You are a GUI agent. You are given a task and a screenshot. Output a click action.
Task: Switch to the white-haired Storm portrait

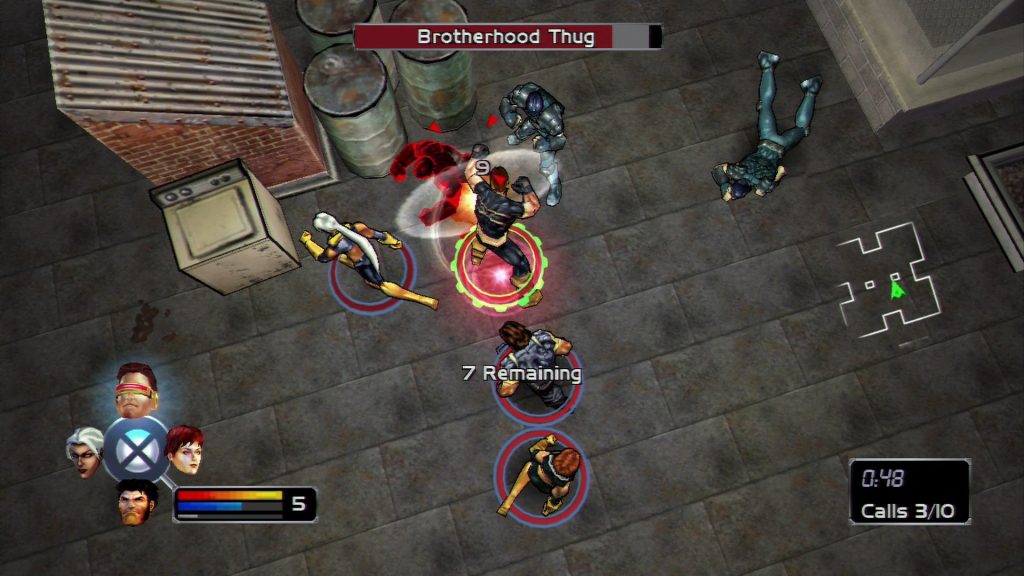(86, 450)
